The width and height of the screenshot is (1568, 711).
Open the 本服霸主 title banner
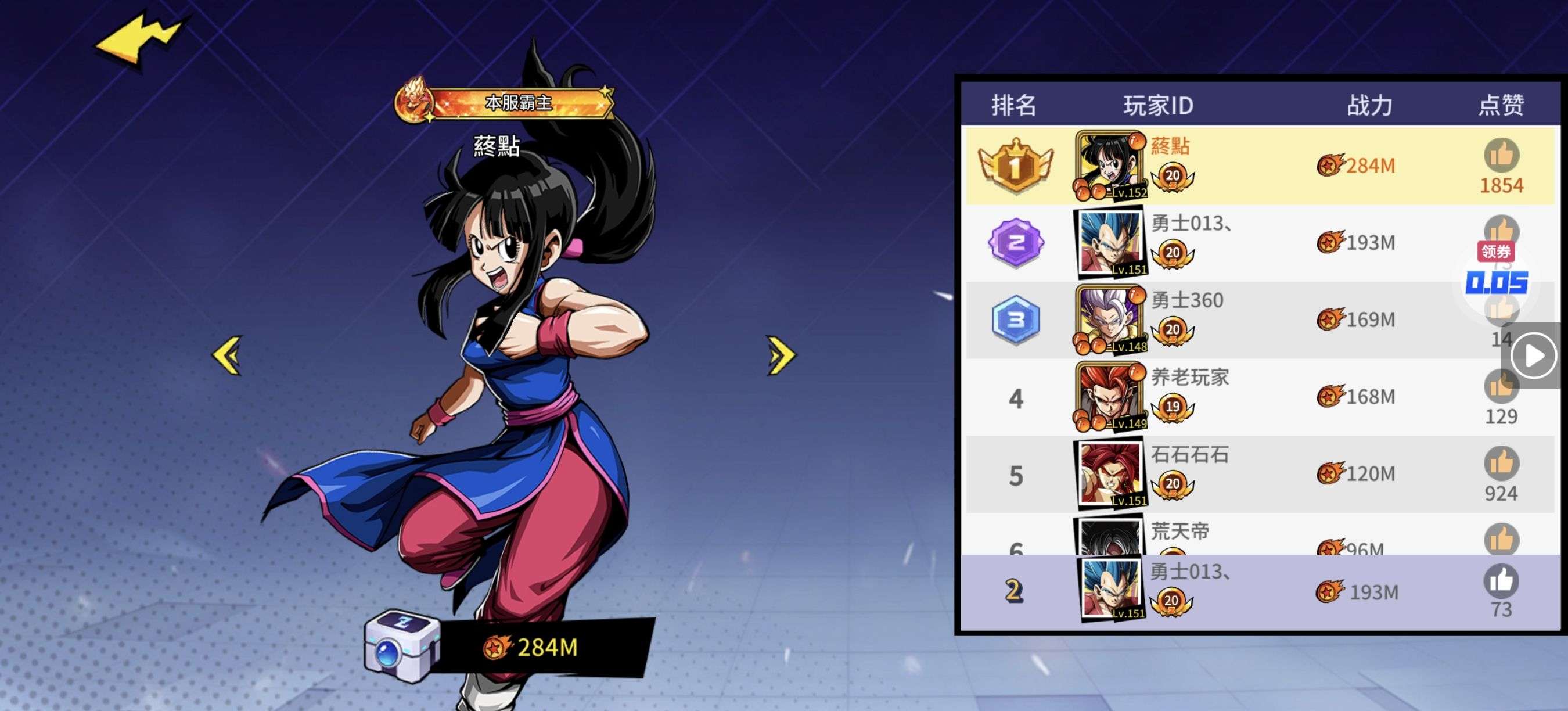click(505, 103)
